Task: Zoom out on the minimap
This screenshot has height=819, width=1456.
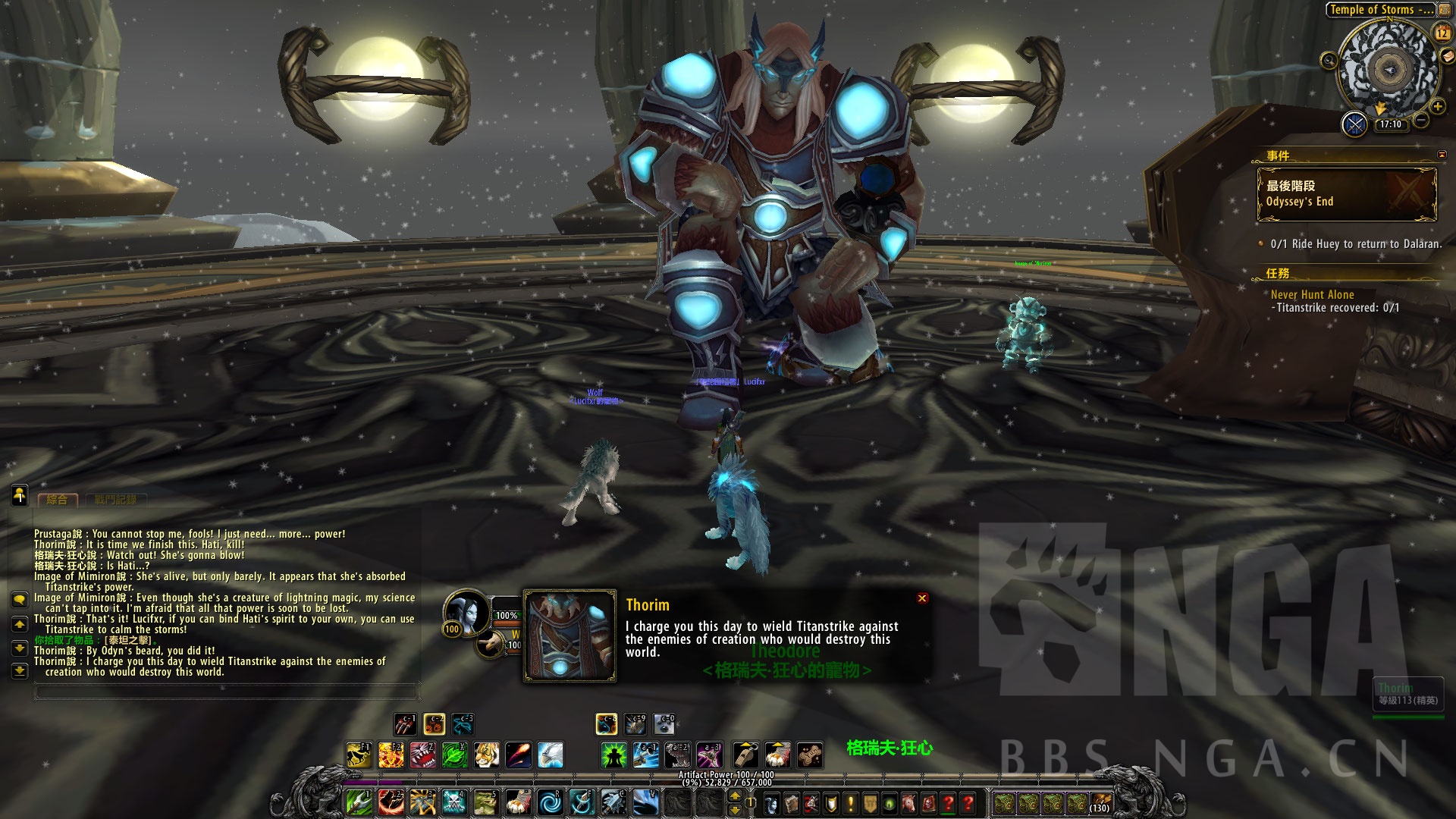Action: (1422, 120)
